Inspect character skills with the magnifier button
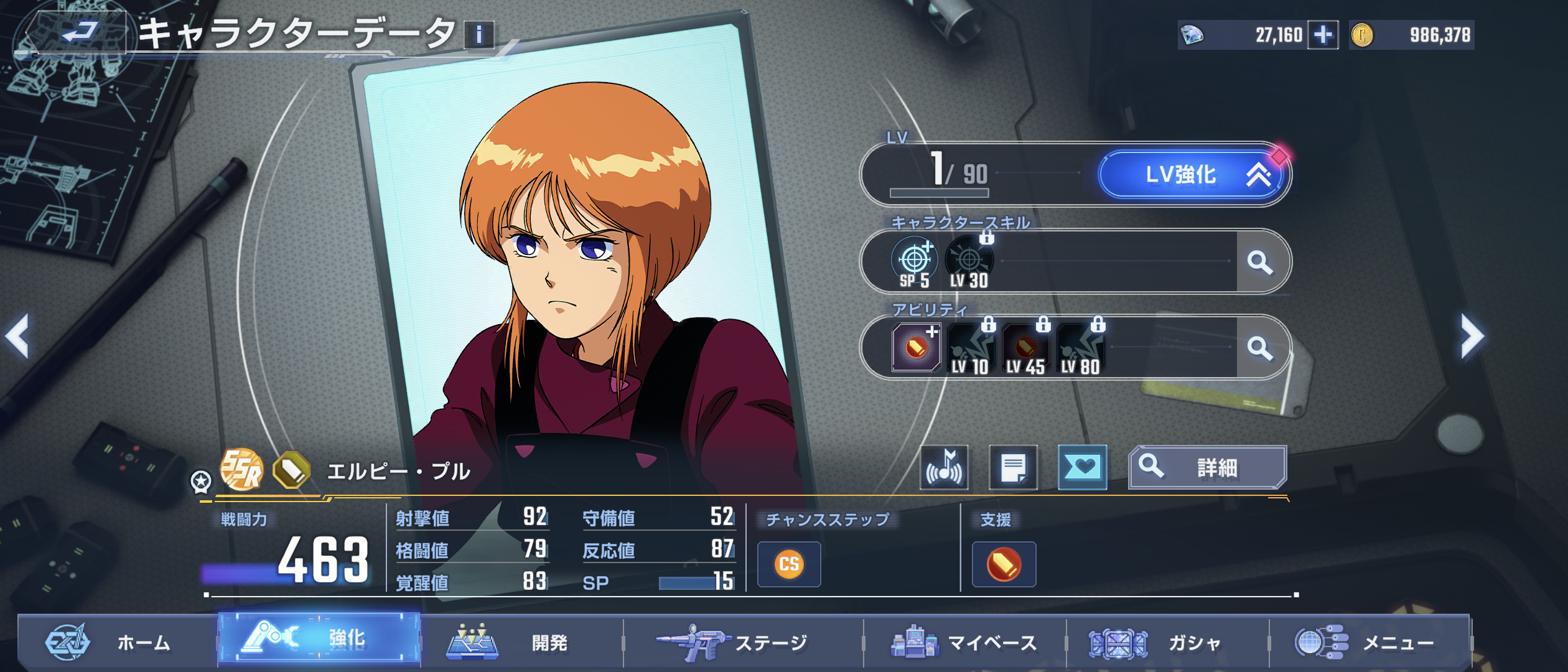Screen dimensions: 1568x672 click(x=1260, y=263)
